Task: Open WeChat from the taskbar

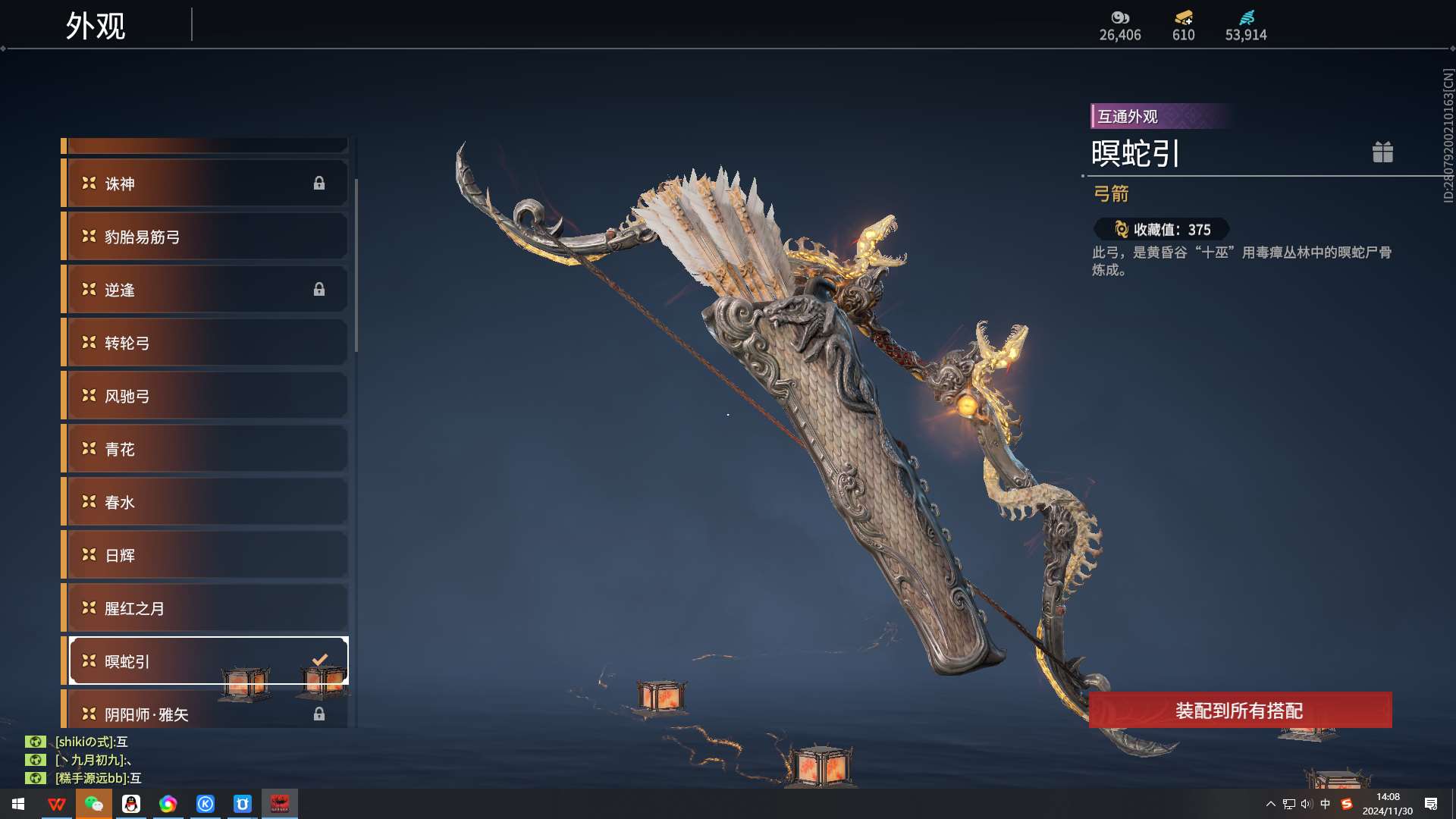Action: click(94, 804)
